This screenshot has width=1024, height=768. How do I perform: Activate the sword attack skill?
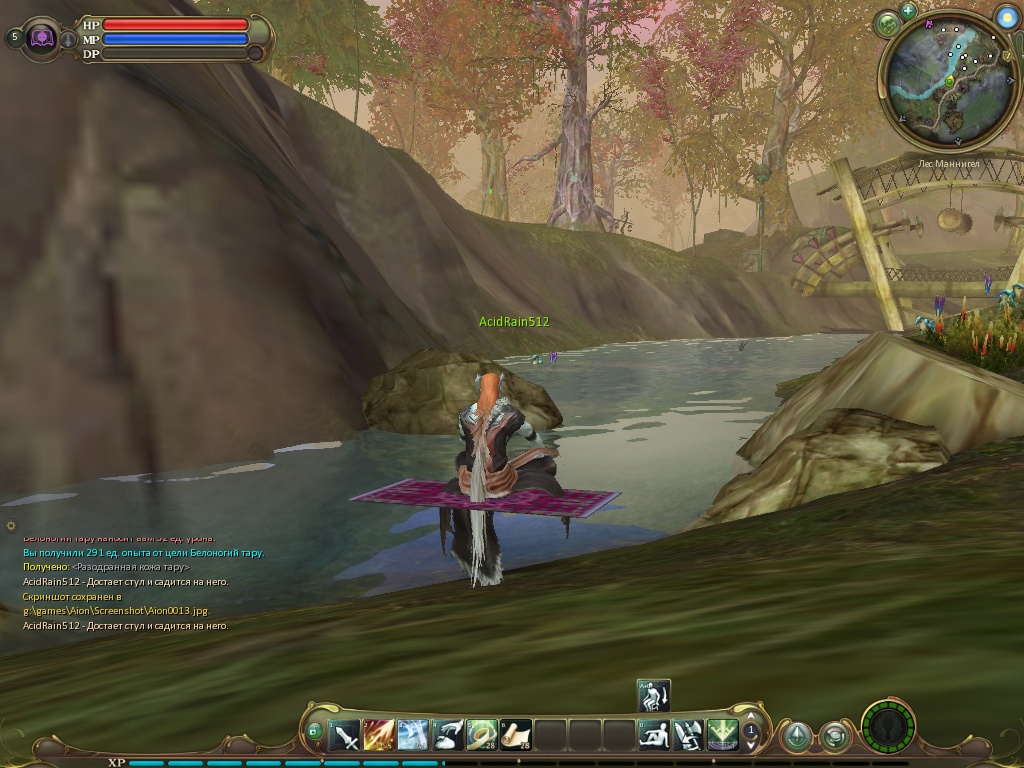pos(345,736)
